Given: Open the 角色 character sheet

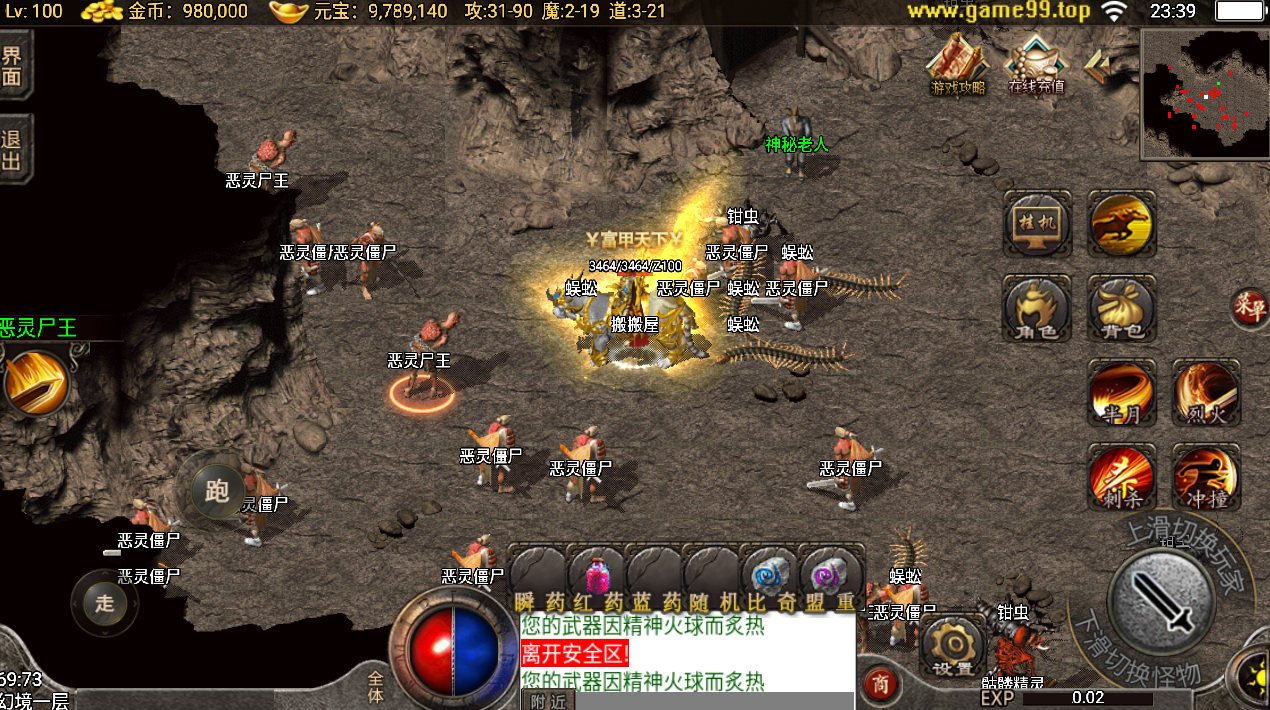Looking at the screenshot, I should pos(1036,309).
